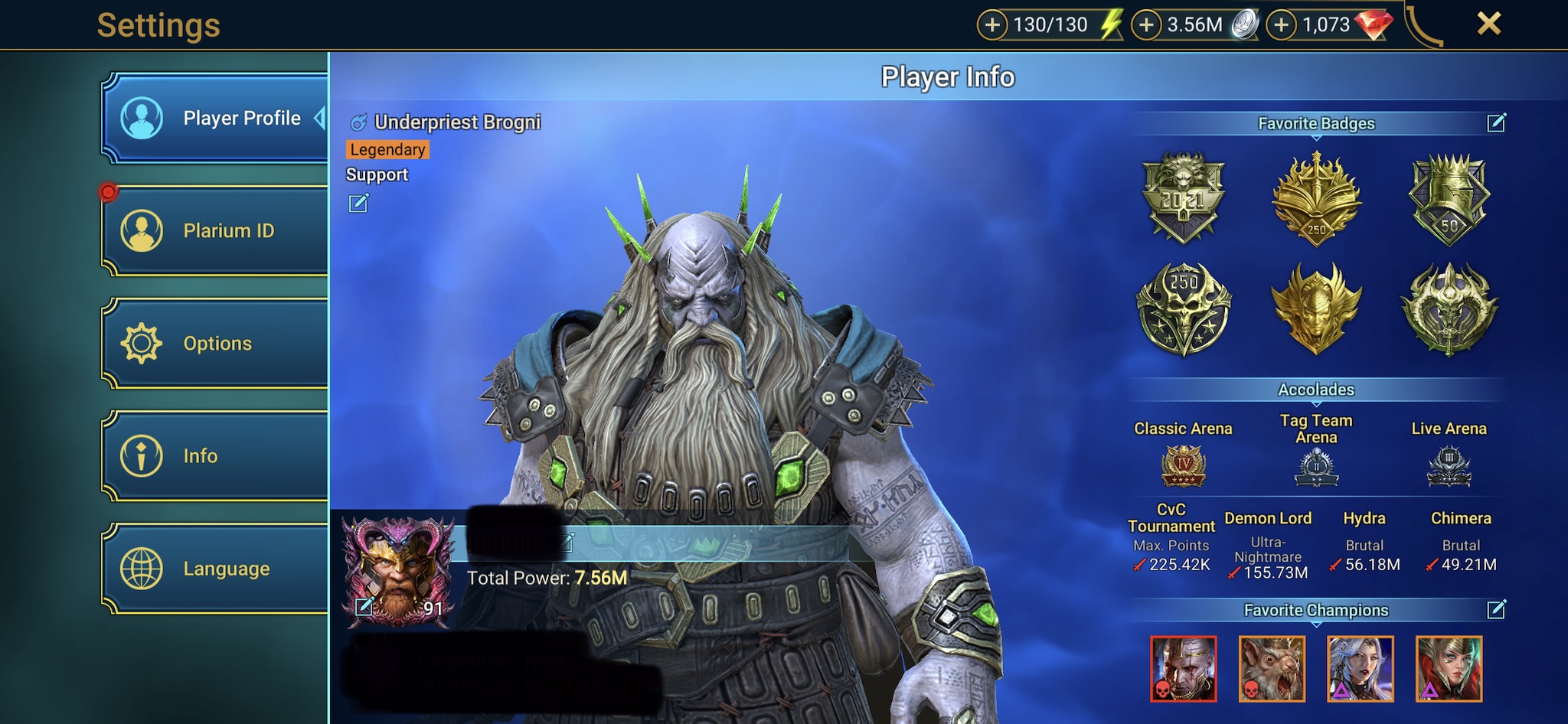Change the showcased champion Underpriest Brogni
1568x724 pixels.
tap(358, 204)
